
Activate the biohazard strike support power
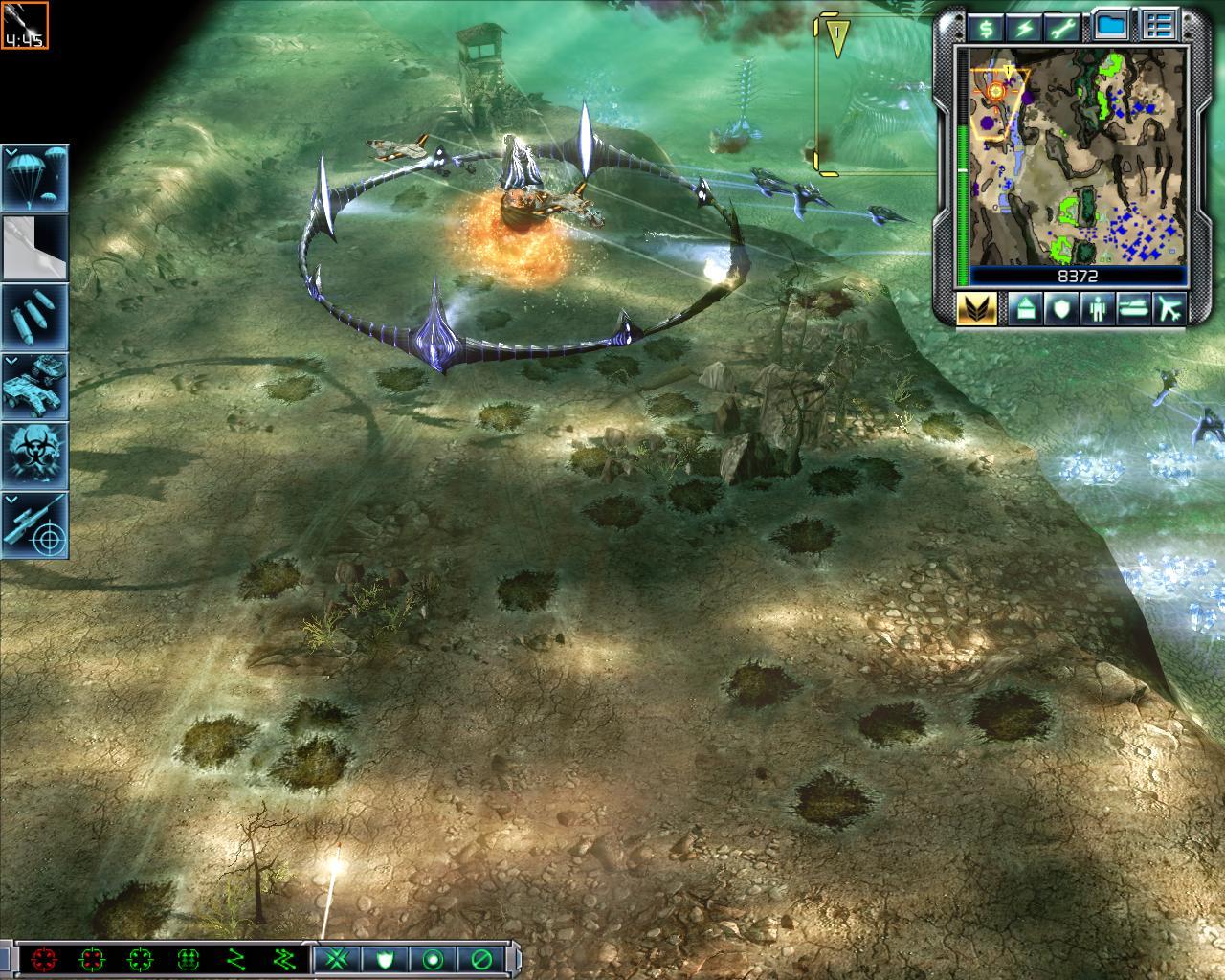click(x=34, y=455)
